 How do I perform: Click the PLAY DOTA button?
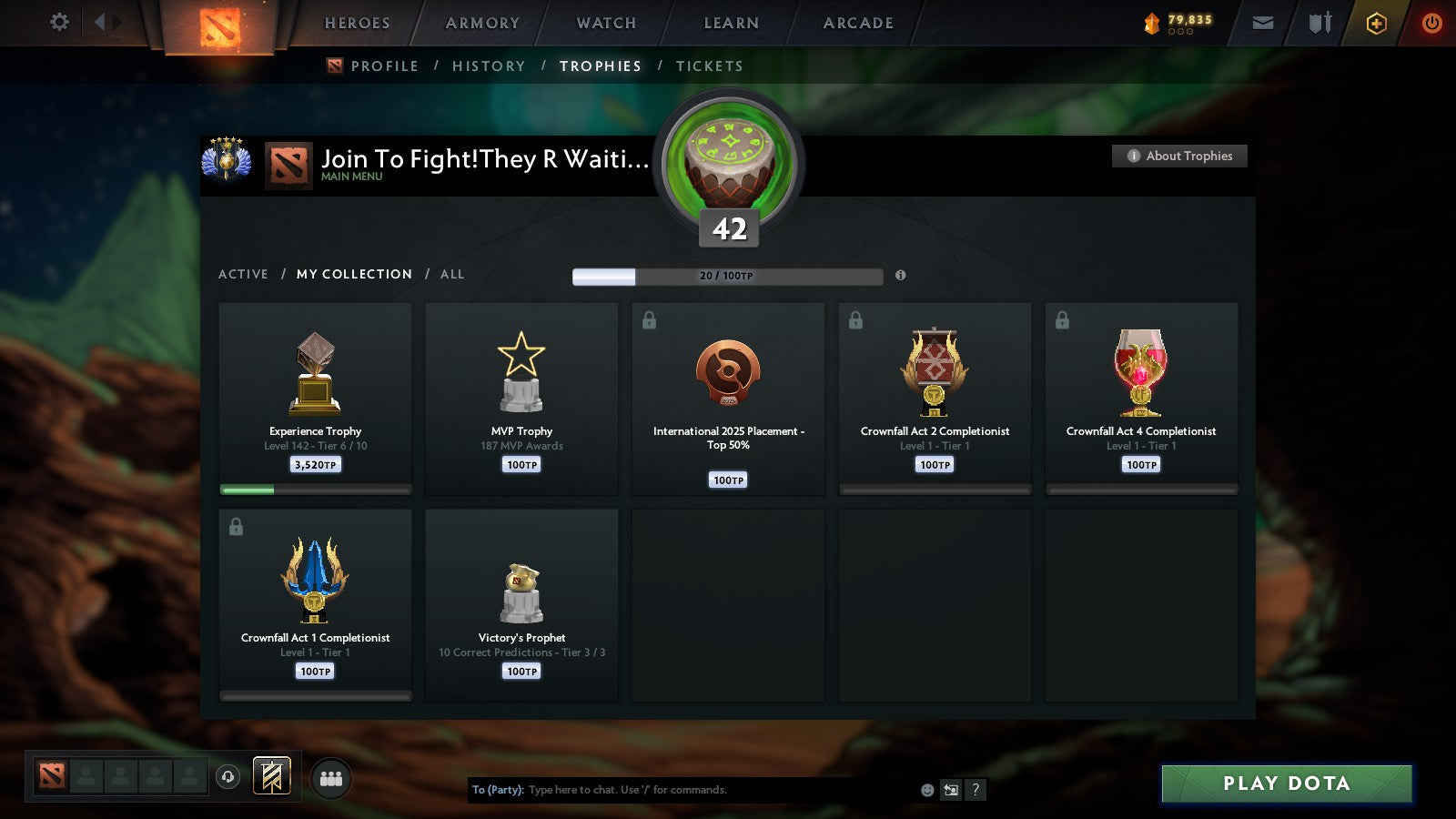pos(1286,783)
